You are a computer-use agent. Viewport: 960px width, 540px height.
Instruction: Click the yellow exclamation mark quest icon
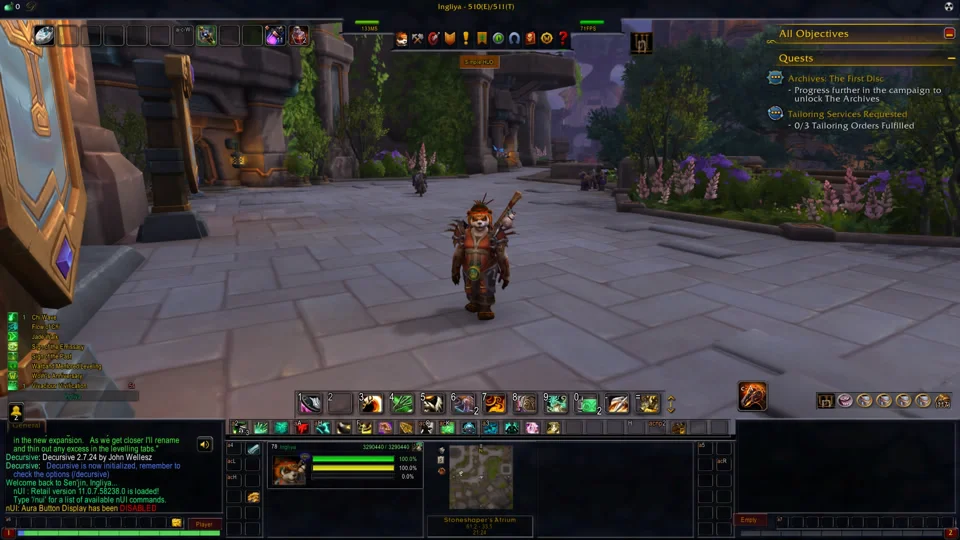coord(465,38)
